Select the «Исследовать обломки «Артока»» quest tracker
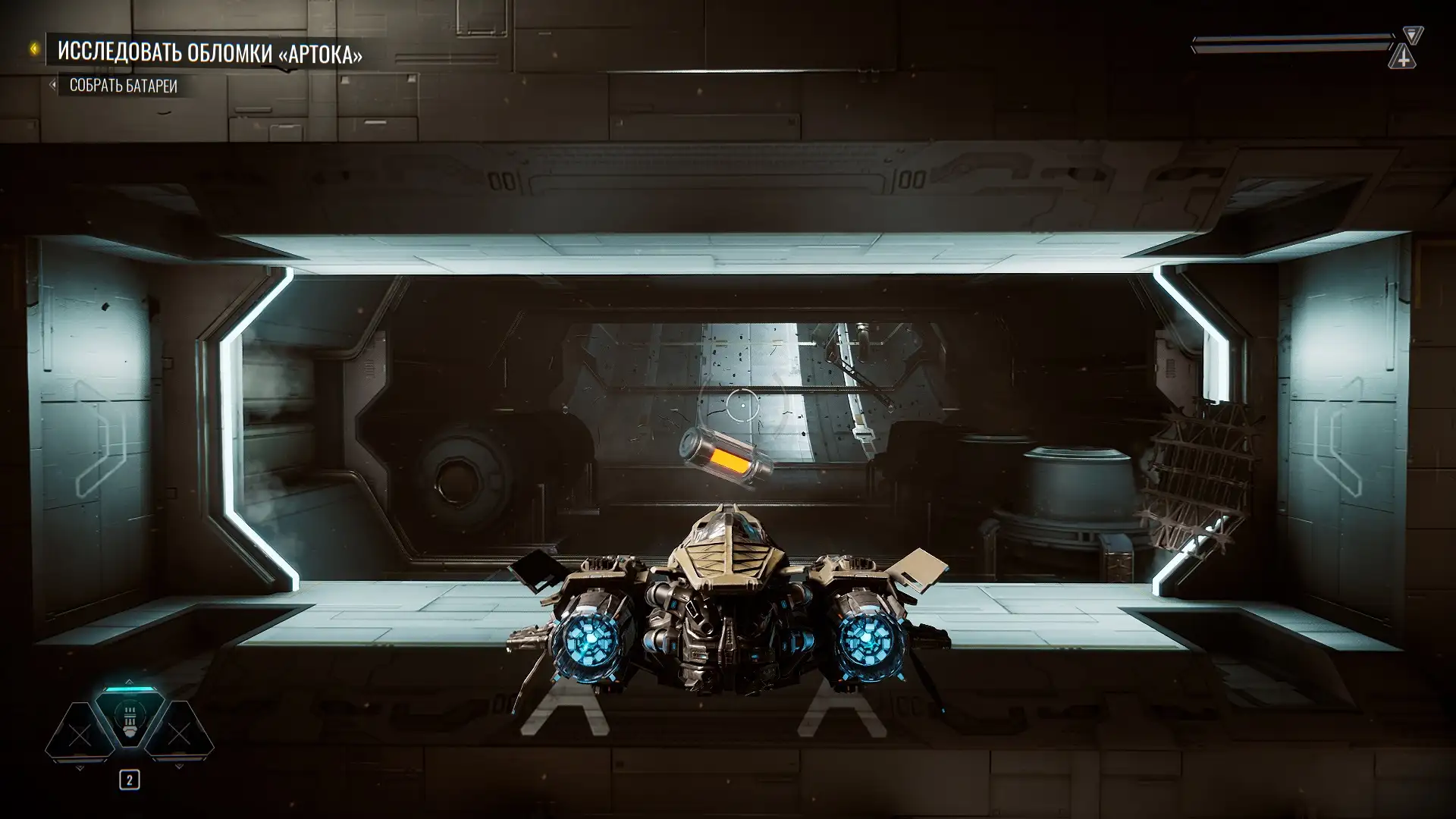The height and width of the screenshot is (819, 1456). tap(209, 53)
